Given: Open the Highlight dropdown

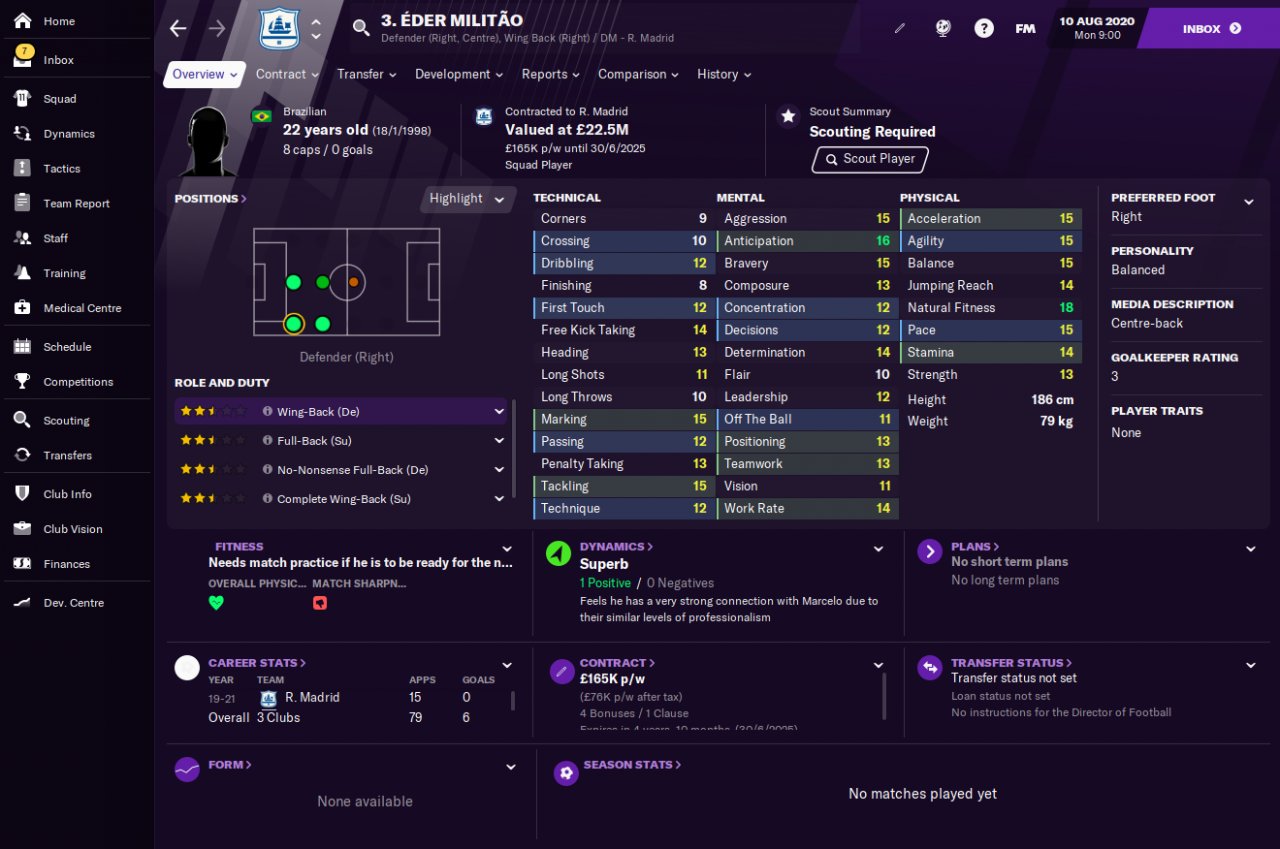Looking at the screenshot, I should [x=467, y=199].
